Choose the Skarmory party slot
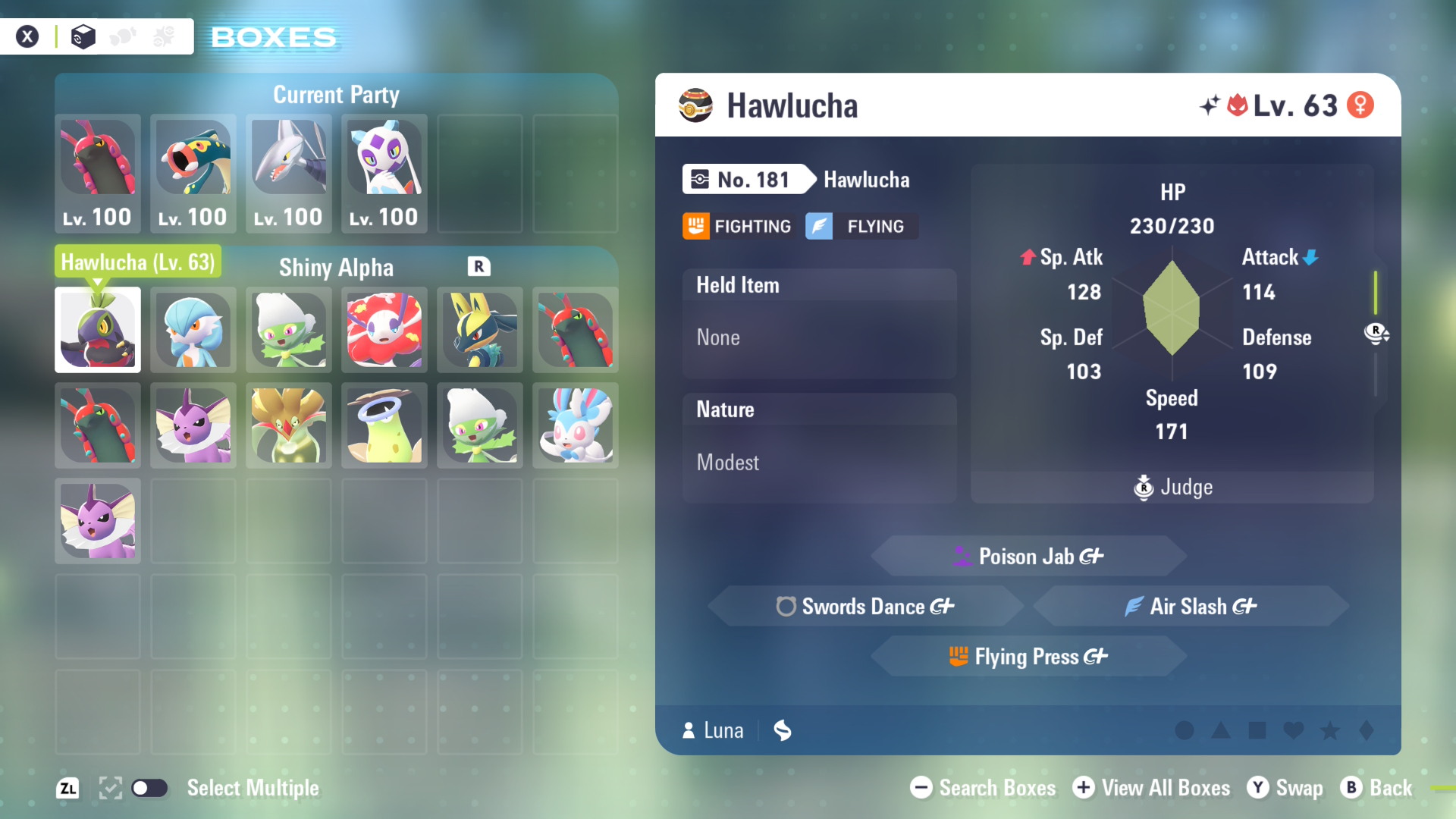Image resolution: width=1456 pixels, height=819 pixels. 289,173
